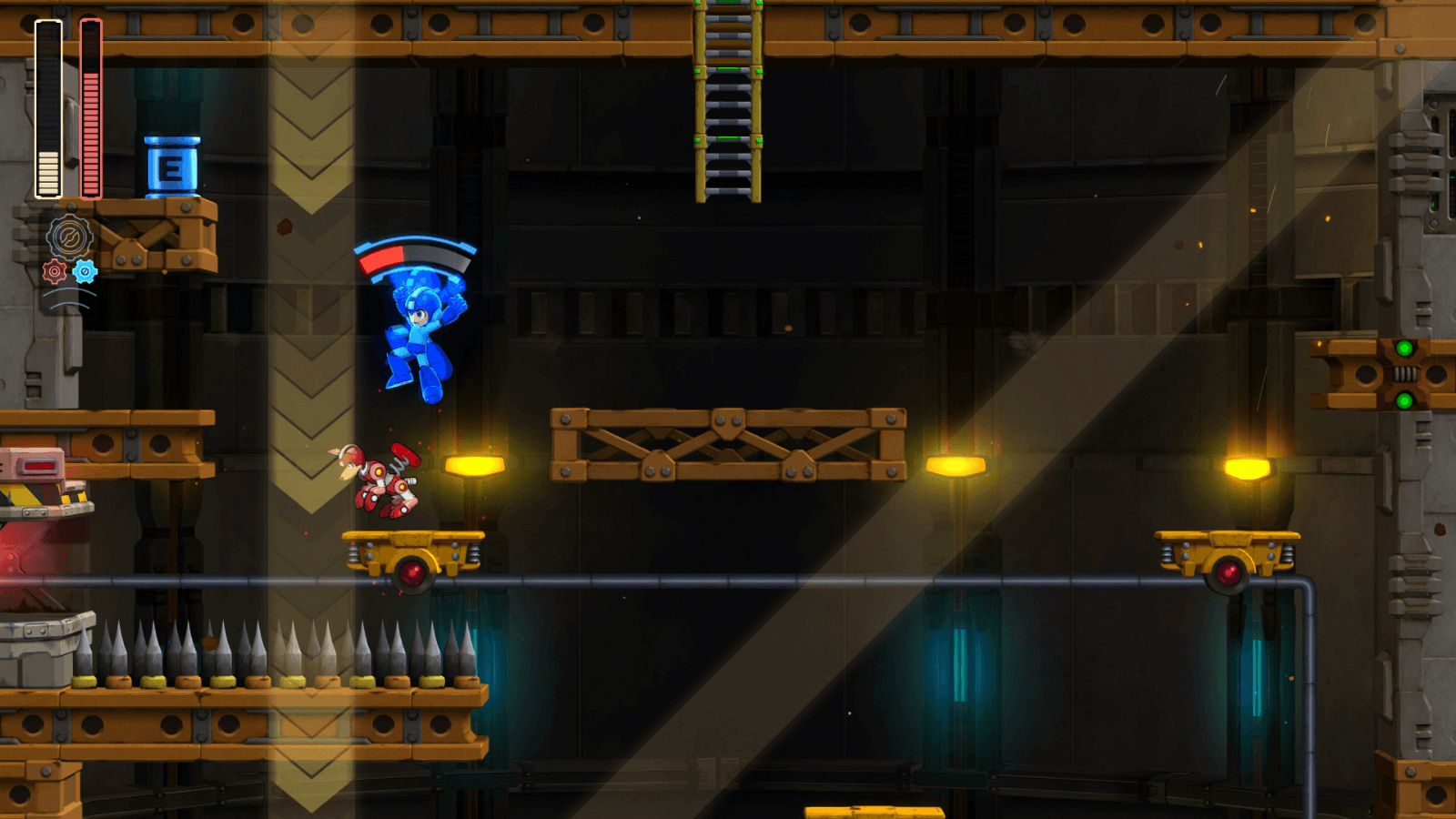Viewport: 1456px width, 819px height.
Task: Click the red robot dog enemy
Action: click(382, 475)
